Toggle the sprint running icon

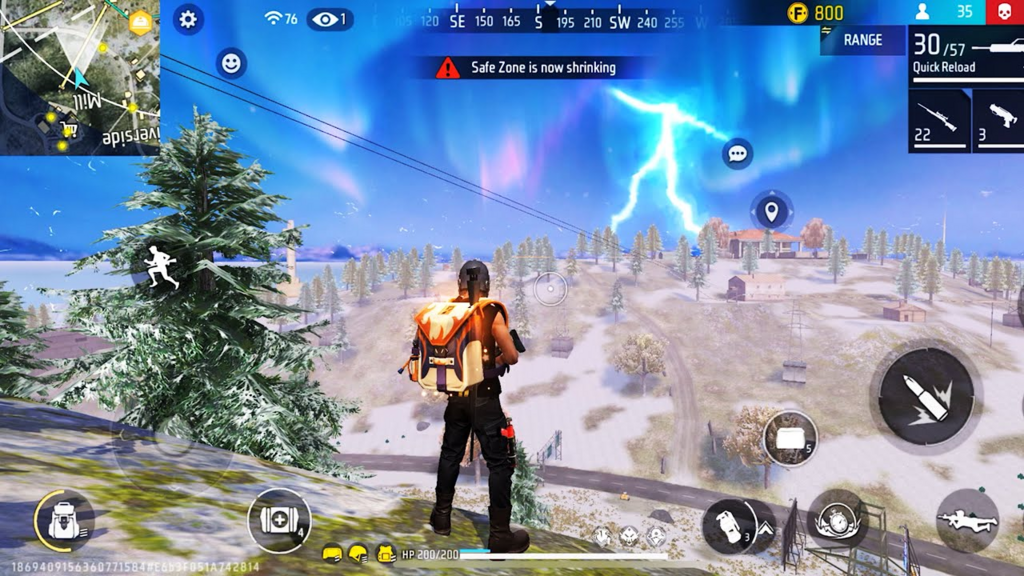pos(160,268)
